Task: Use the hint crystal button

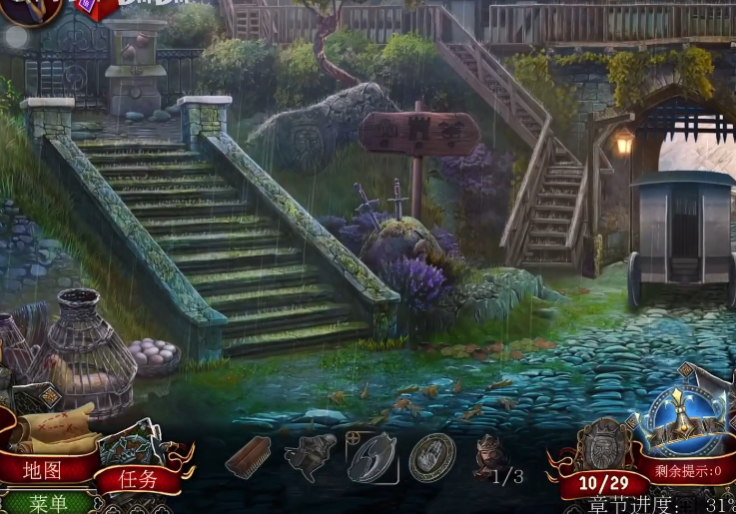Action: 685,421
